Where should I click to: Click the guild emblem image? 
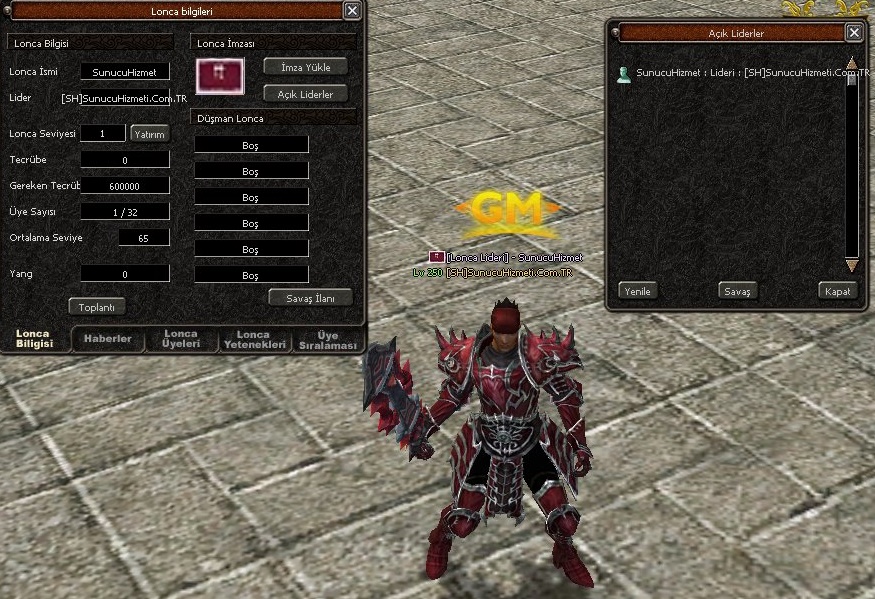[220, 75]
